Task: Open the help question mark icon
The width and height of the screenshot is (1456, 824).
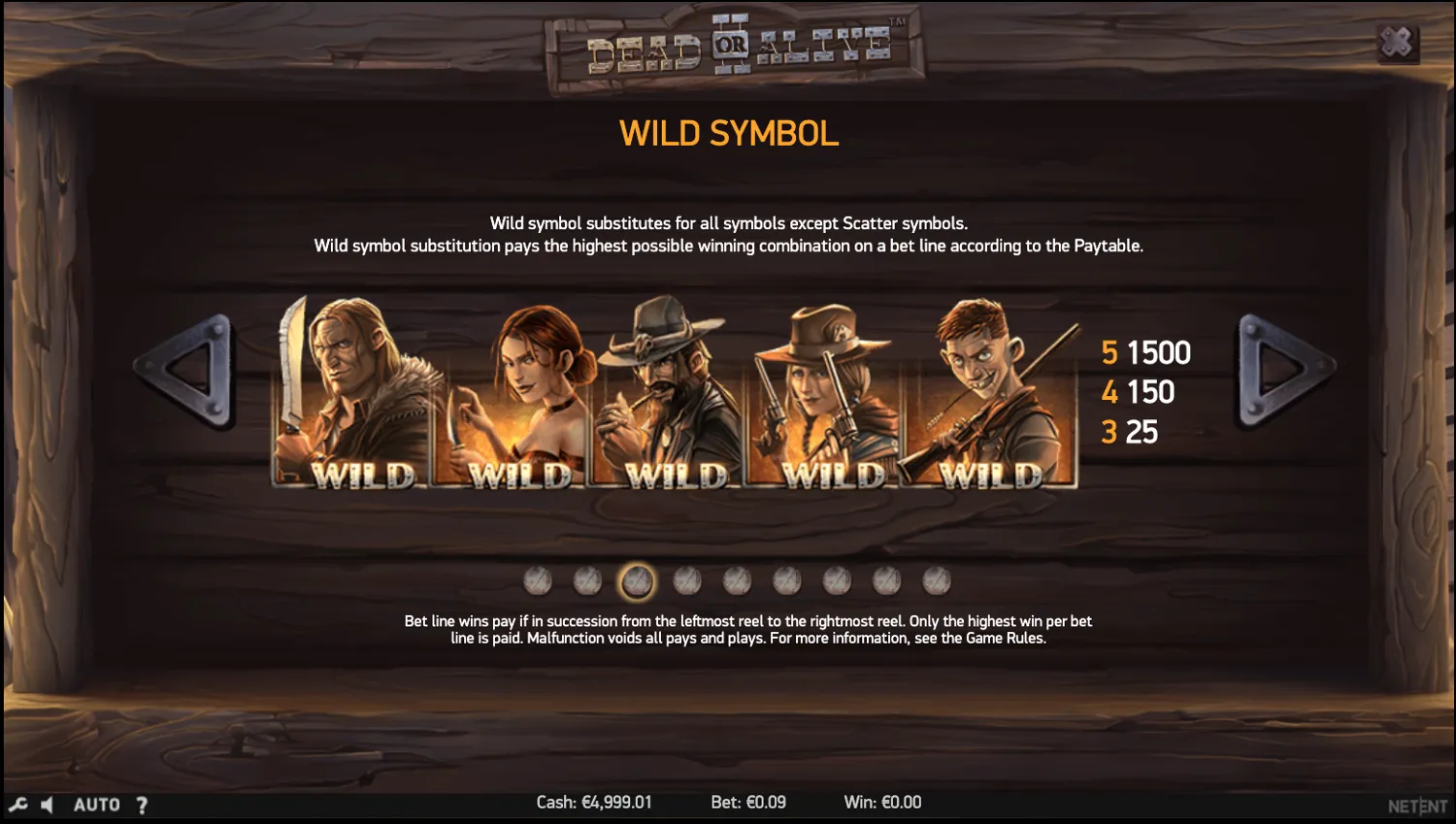Action: click(142, 804)
